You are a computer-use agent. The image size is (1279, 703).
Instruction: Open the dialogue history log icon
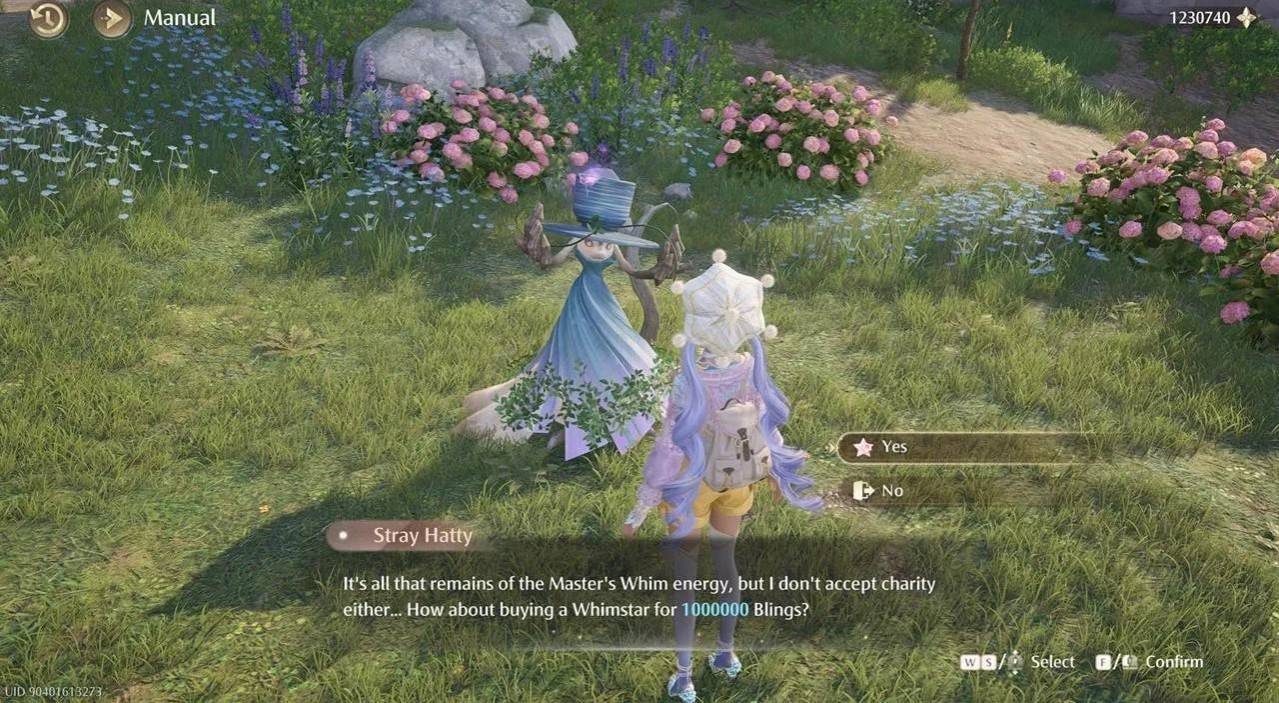pyautogui.click(x=48, y=18)
